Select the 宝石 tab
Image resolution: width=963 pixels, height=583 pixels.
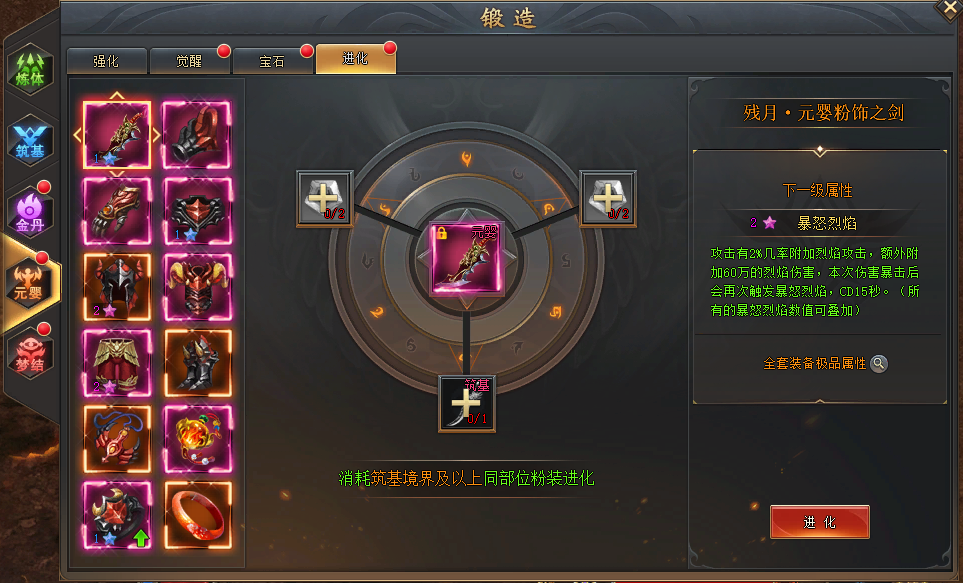click(272, 61)
